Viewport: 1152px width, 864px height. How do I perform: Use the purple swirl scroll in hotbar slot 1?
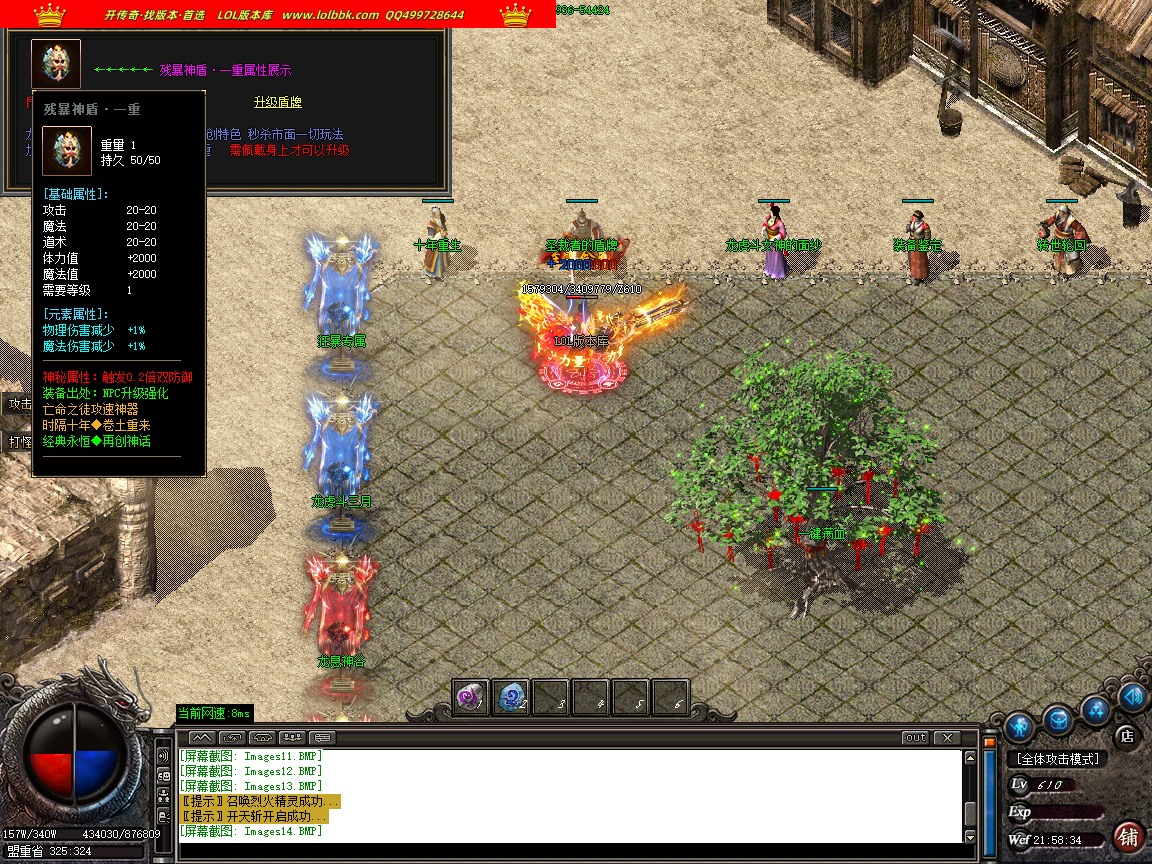point(471,699)
